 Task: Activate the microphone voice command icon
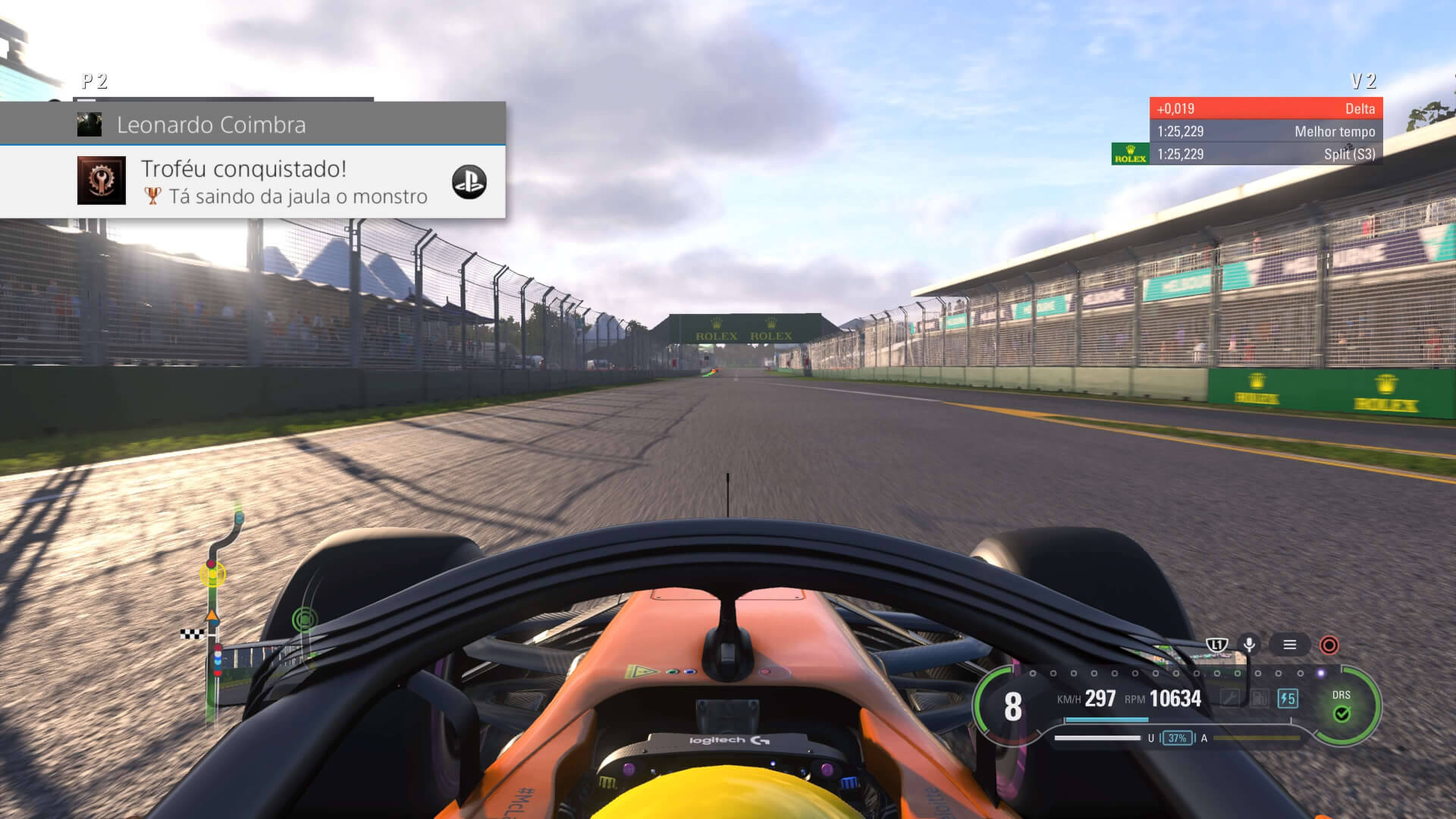pyautogui.click(x=1249, y=645)
